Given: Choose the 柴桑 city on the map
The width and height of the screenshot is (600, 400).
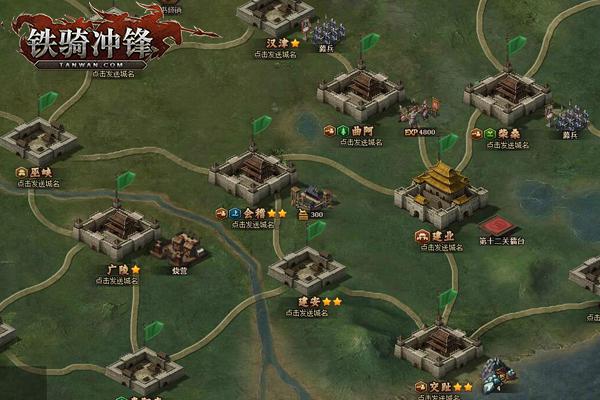Looking at the screenshot, I should (507, 97).
